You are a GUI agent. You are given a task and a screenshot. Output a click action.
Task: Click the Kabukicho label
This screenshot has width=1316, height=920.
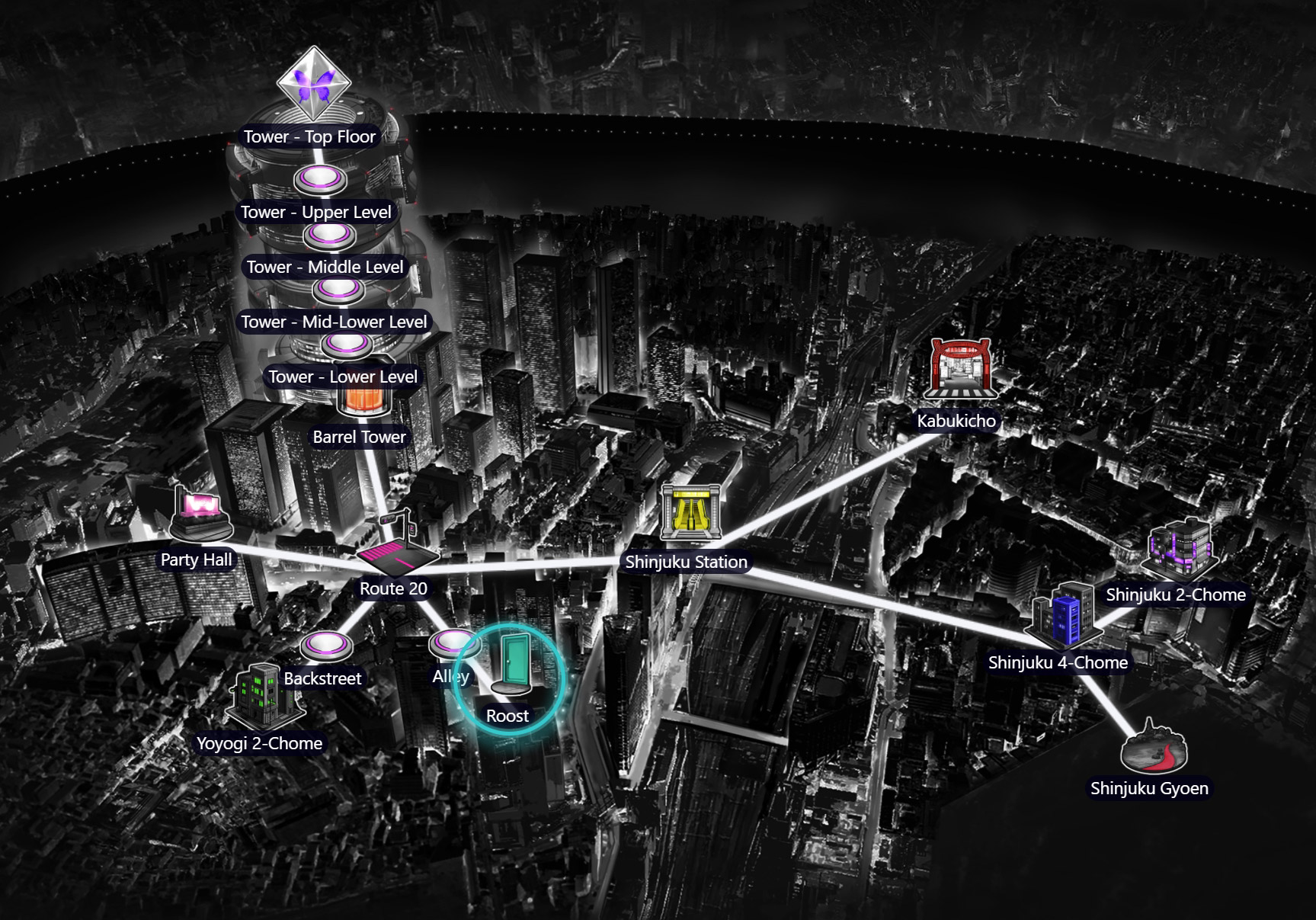point(956,418)
